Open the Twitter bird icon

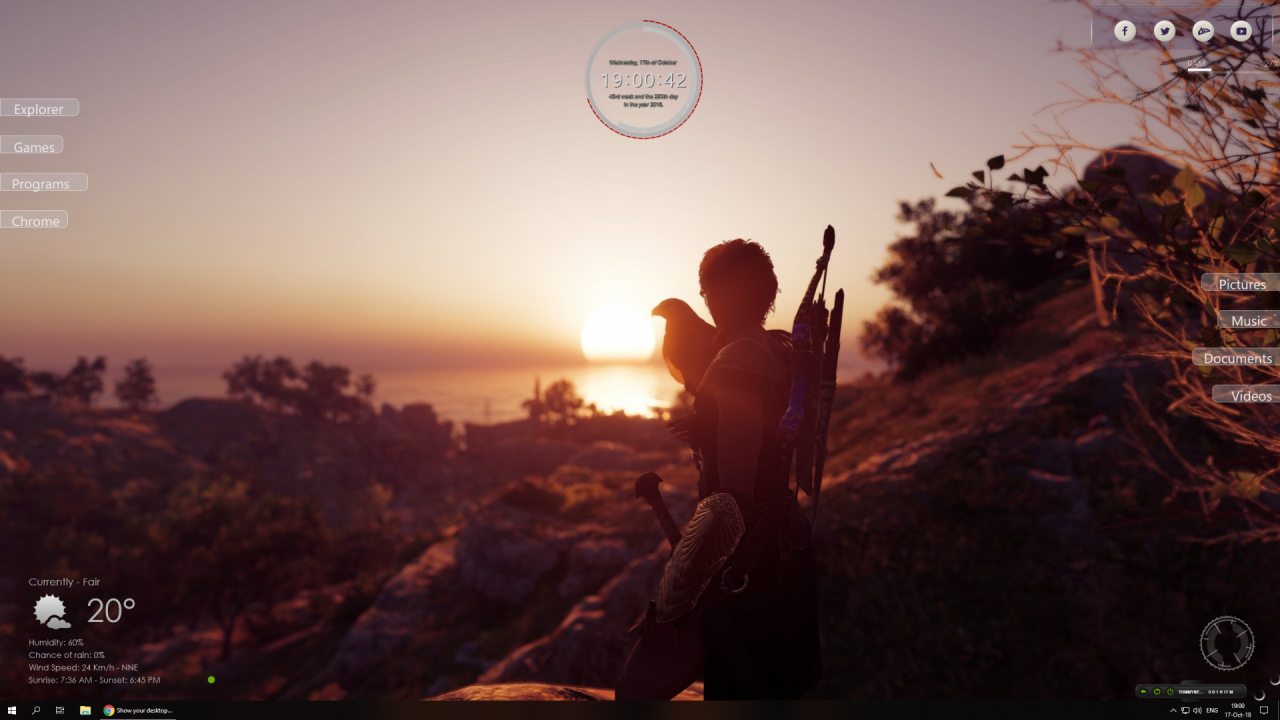(1164, 31)
